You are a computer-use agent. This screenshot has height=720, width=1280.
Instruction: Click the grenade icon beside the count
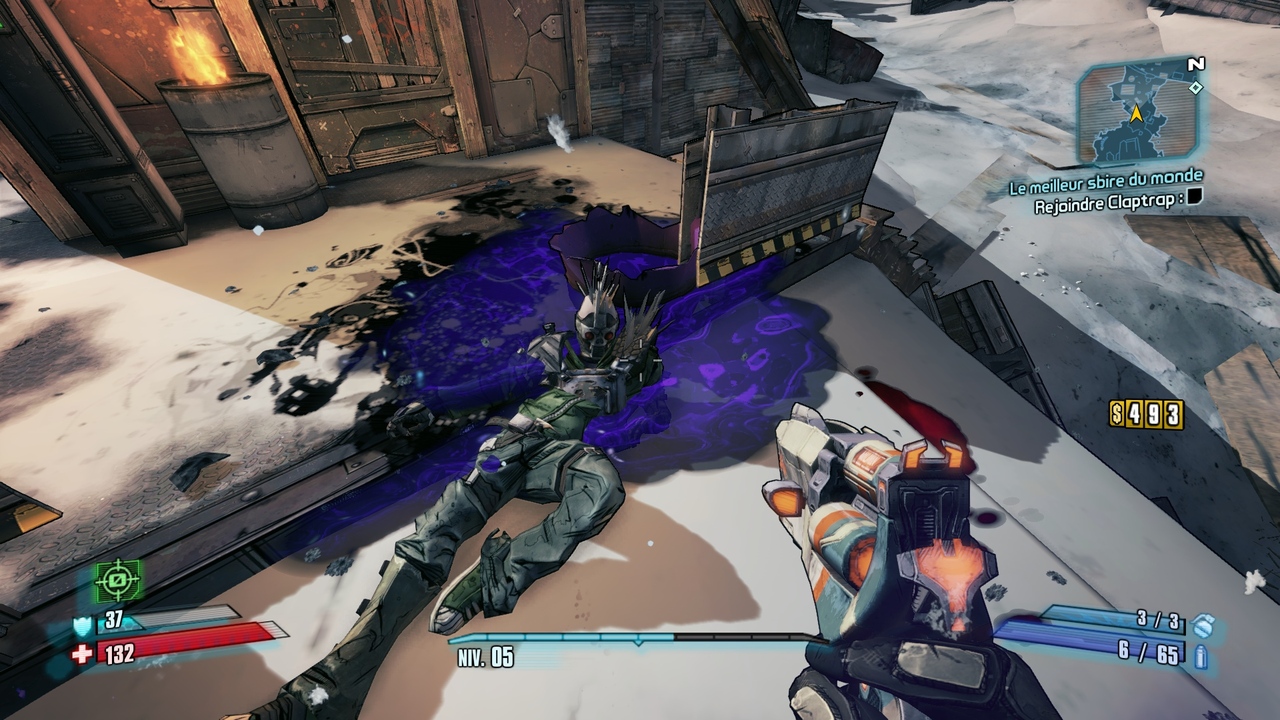(1203, 623)
